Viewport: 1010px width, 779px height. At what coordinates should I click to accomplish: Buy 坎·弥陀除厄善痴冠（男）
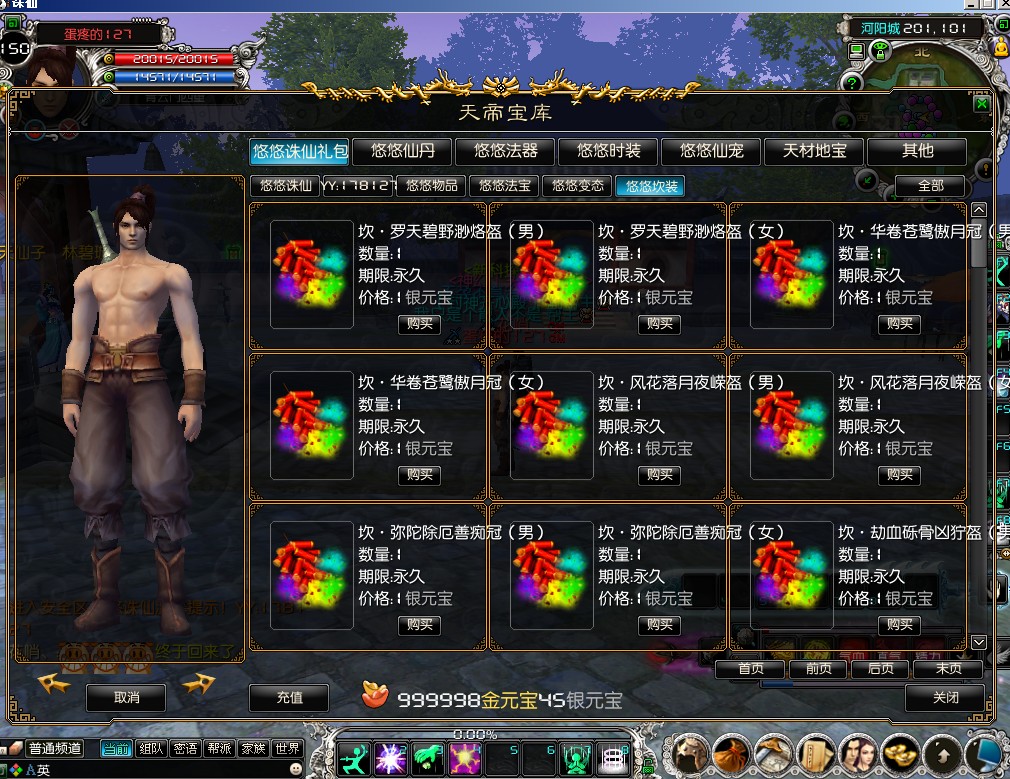420,625
